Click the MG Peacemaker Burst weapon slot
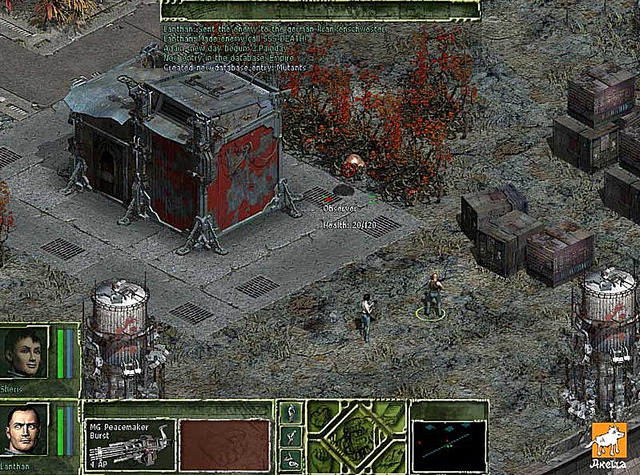The width and height of the screenshot is (640, 475). pyautogui.click(x=129, y=444)
